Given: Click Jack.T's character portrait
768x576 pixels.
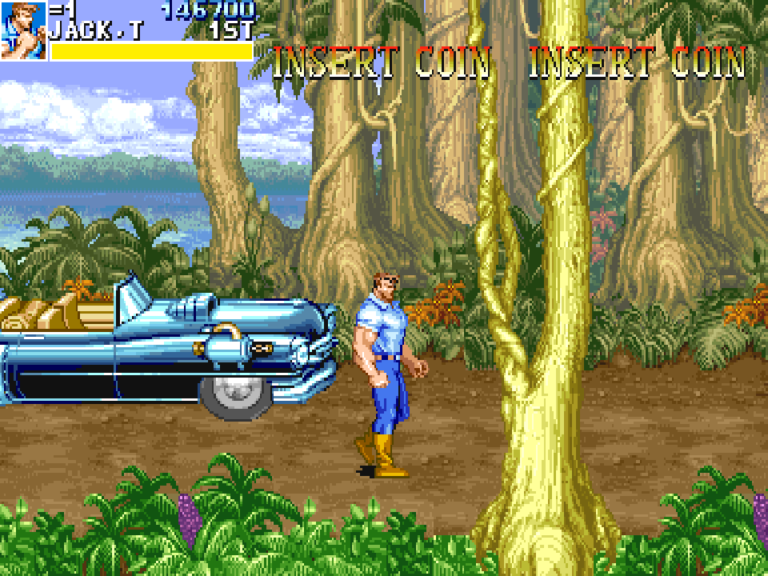Looking at the screenshot, I should click(x=23, y=30).
